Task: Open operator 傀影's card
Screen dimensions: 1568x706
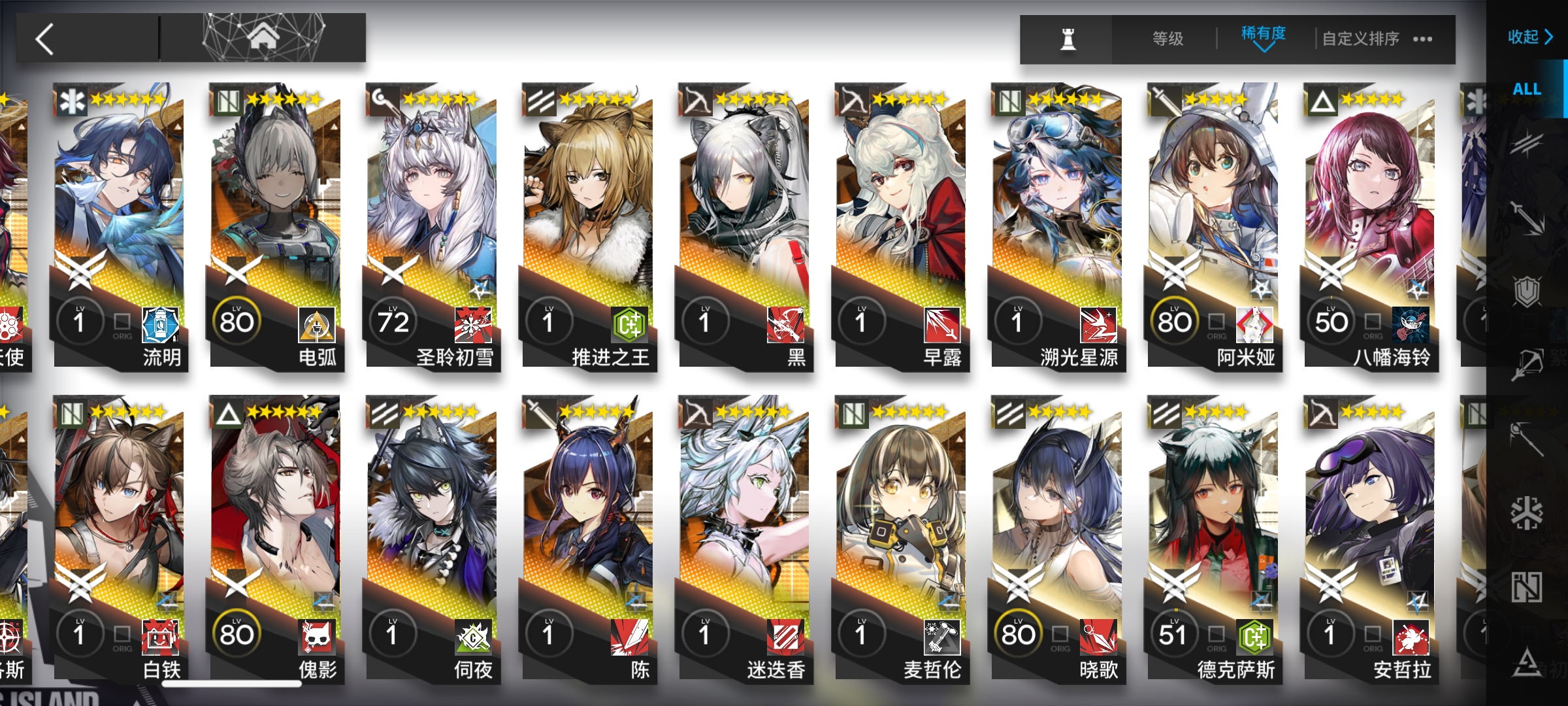Action: [x=275, y=536]
